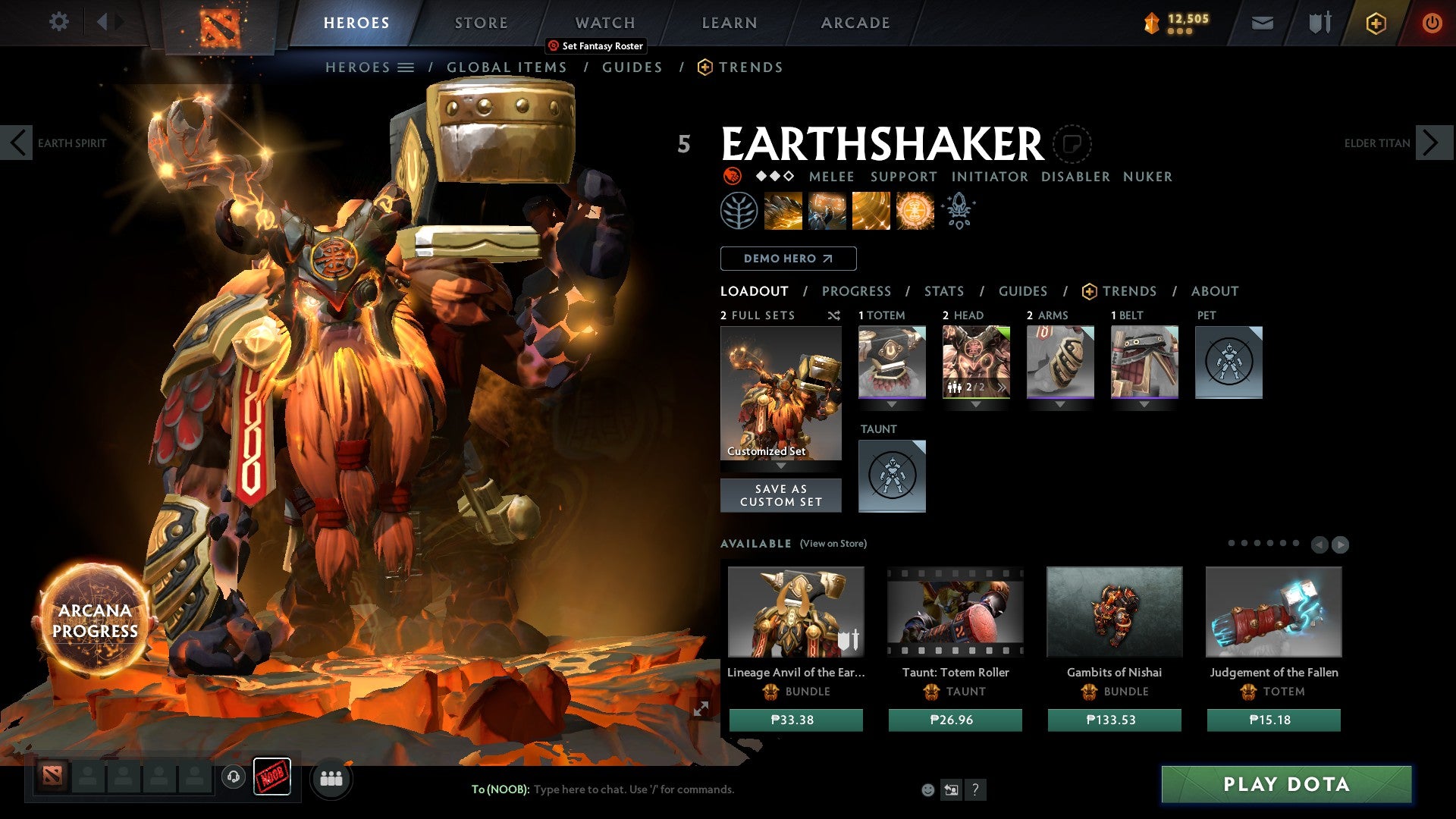The width and height of the screenshot is (1456, 819).
Task: Click the settings gear icon
Action: pos(58,22)
